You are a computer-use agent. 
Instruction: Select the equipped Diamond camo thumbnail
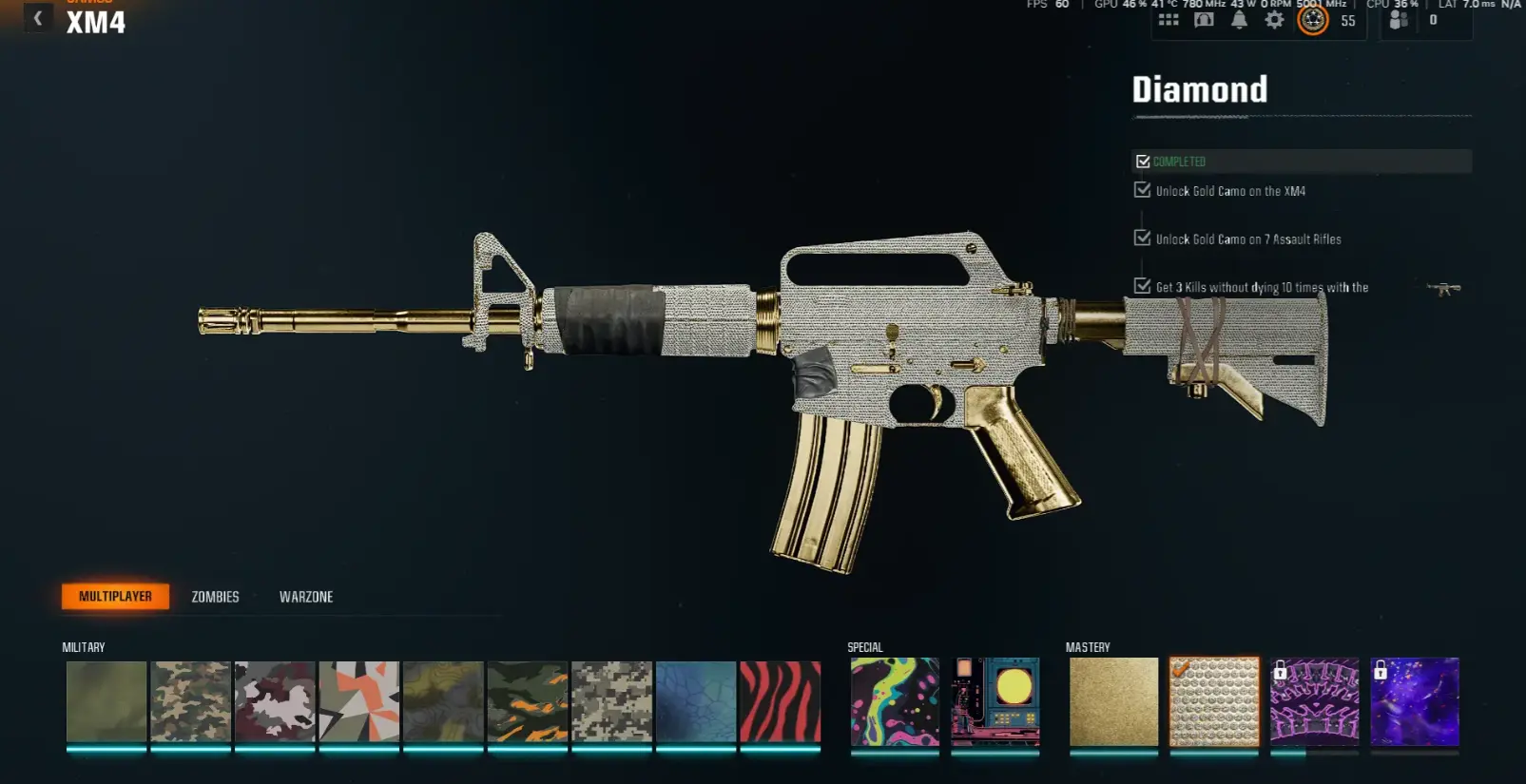[x=1214, y=703]
